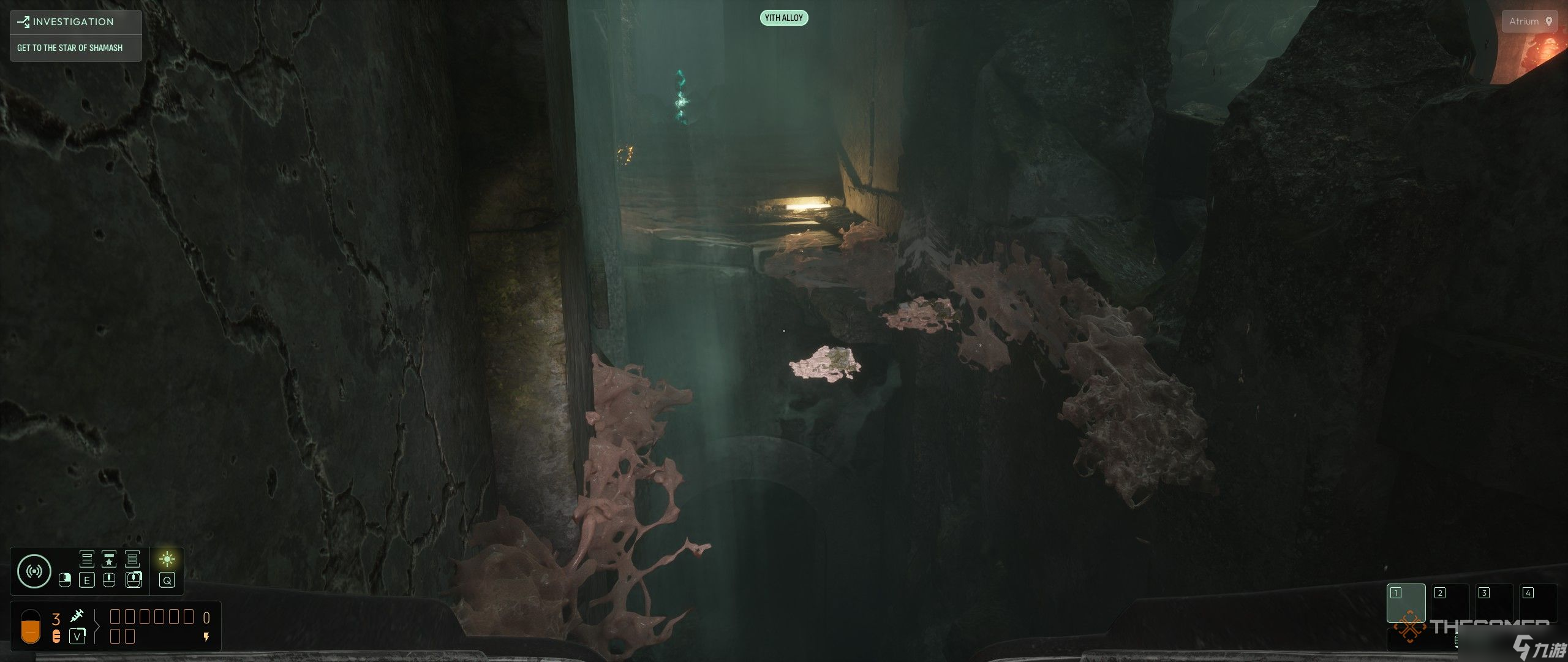Select the sonar pulse icon in the HUD
This screenshot has height=662, width=1568.
coord(35,571)
